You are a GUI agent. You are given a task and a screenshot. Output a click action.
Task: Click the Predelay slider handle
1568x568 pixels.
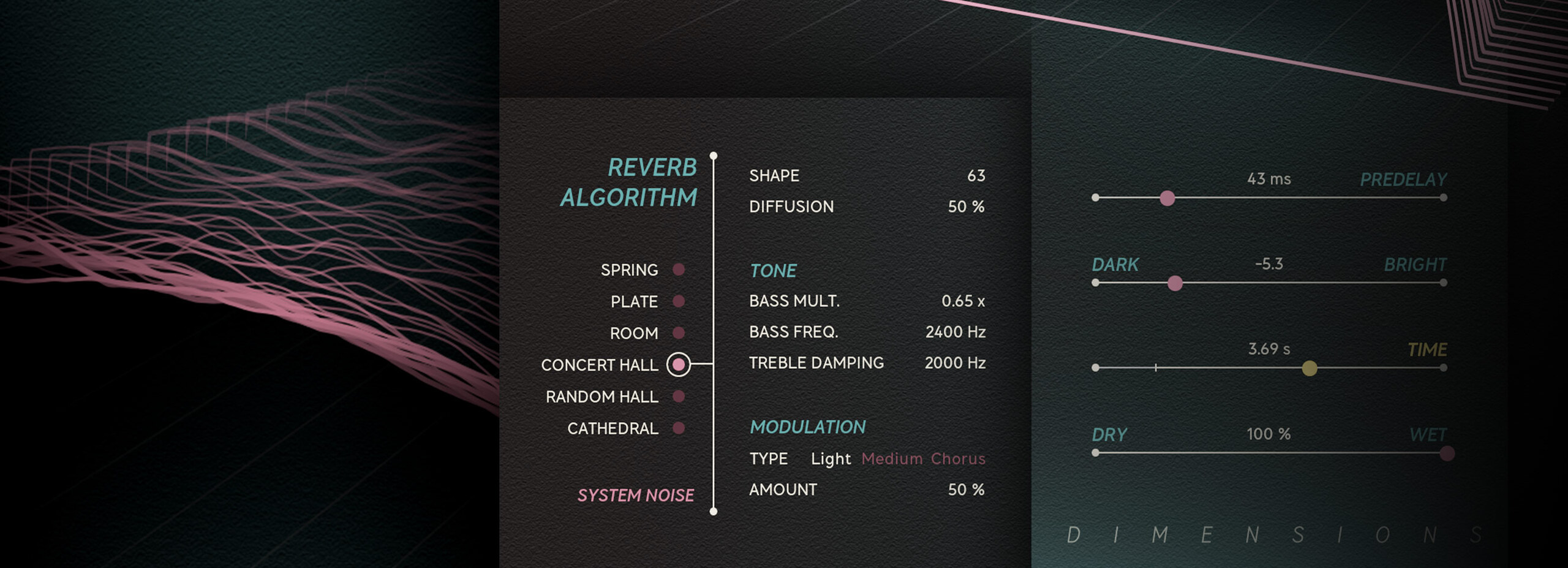click(x=1167, y=198)
